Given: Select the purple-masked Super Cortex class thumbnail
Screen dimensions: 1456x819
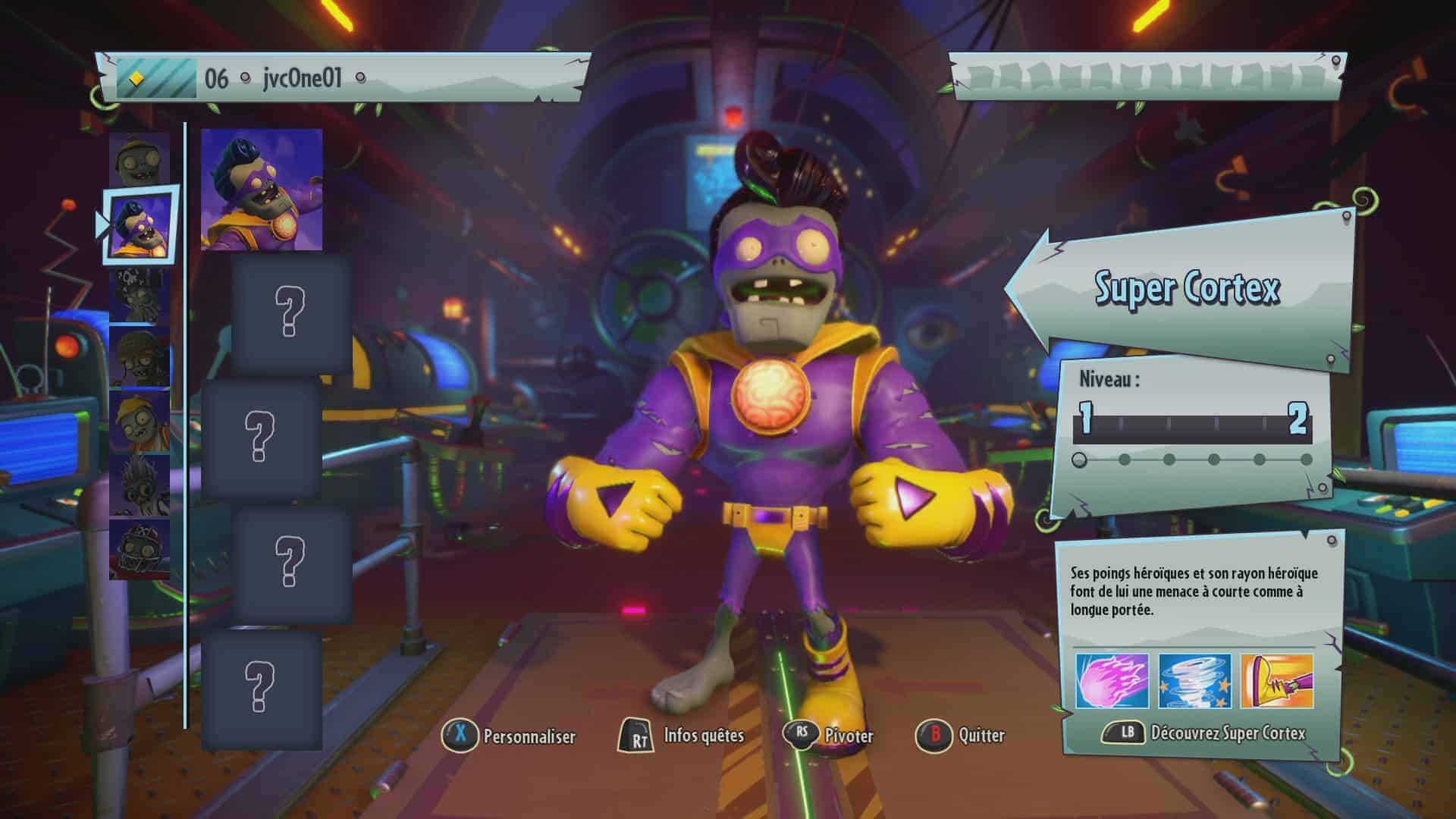Looking at the screenshot, I should [x=139, y=225].
